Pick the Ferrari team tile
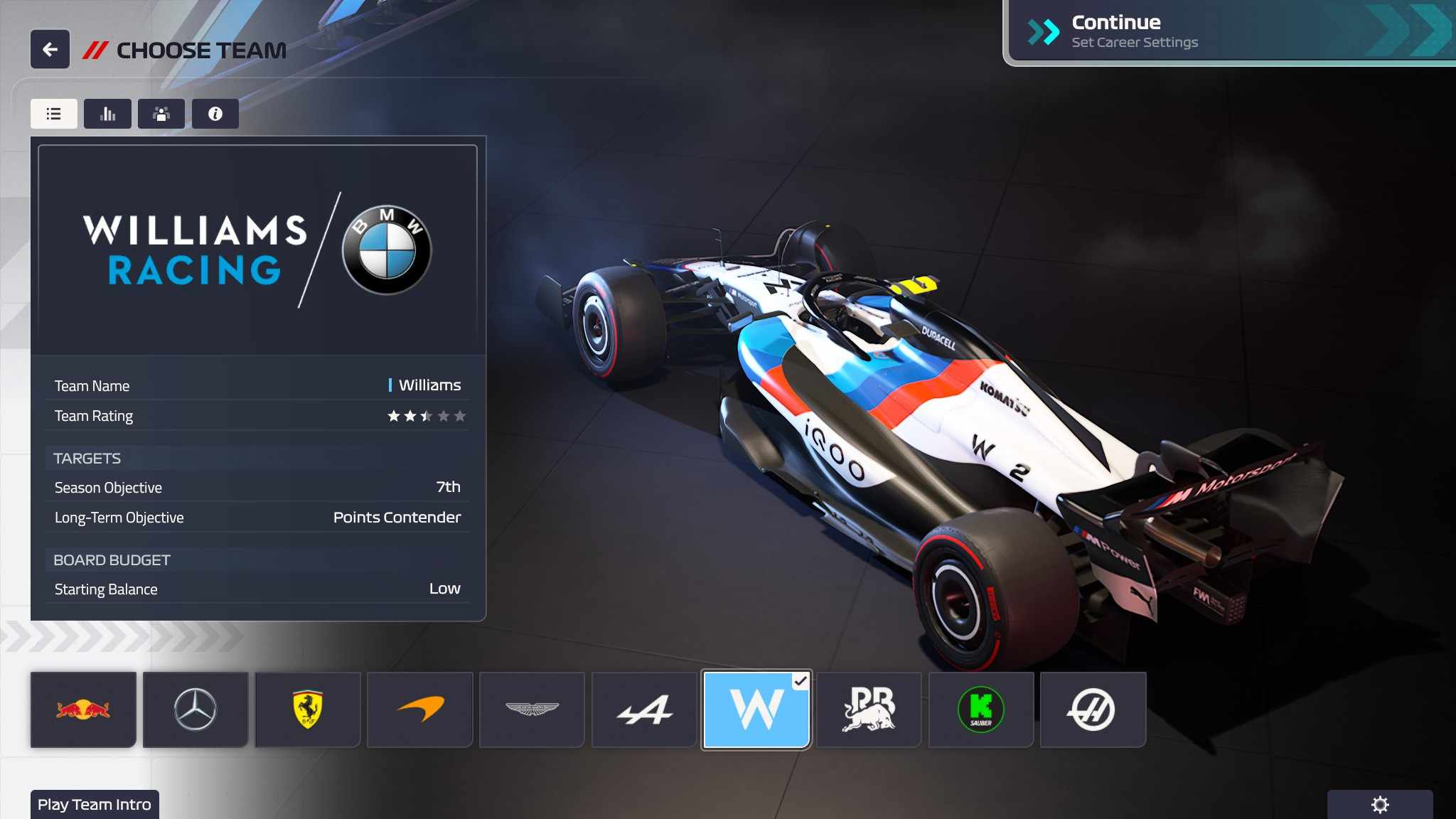Viewport: 1456px width, 819px height. tap(308, 710)
